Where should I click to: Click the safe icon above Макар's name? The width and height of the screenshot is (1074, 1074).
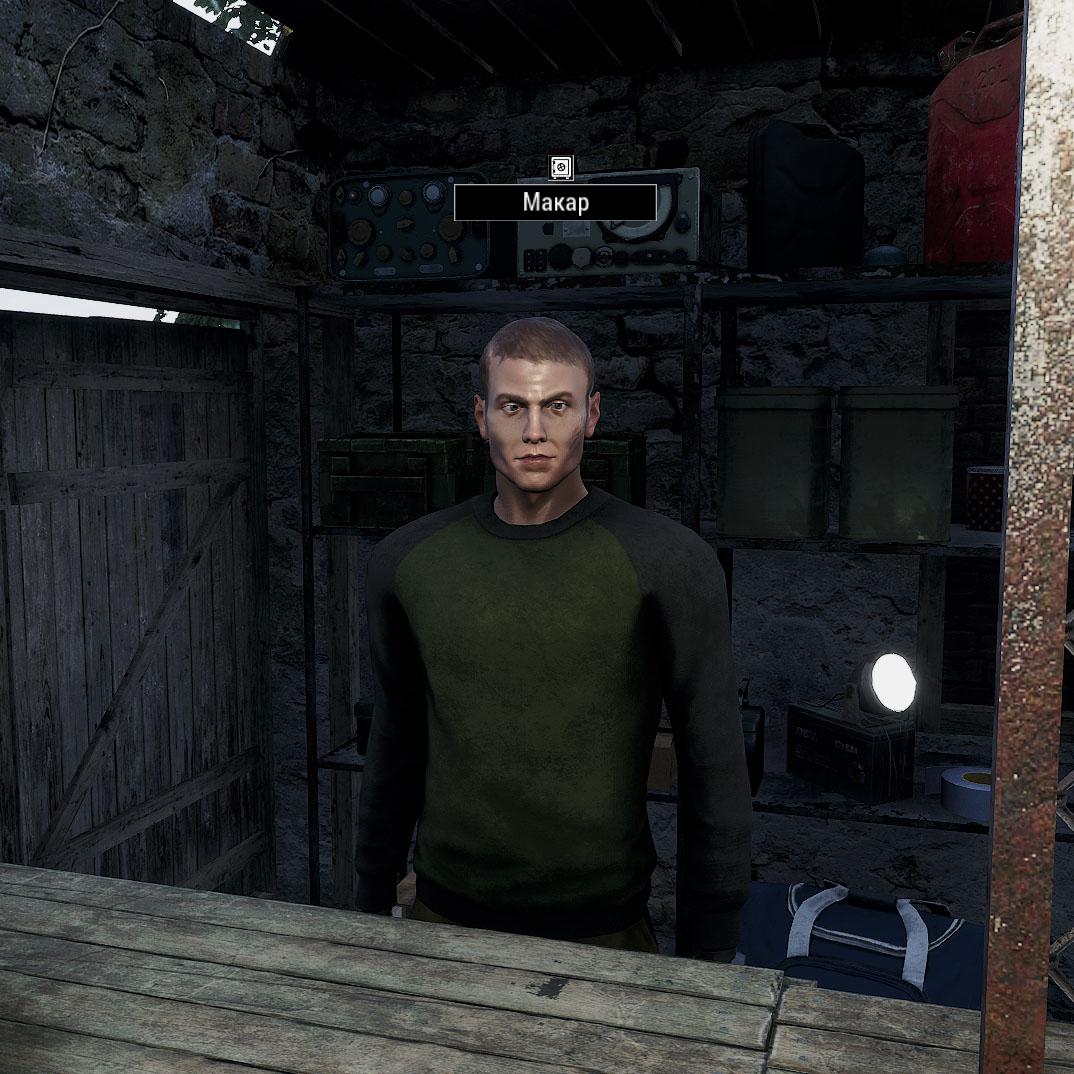pos(561,167)
